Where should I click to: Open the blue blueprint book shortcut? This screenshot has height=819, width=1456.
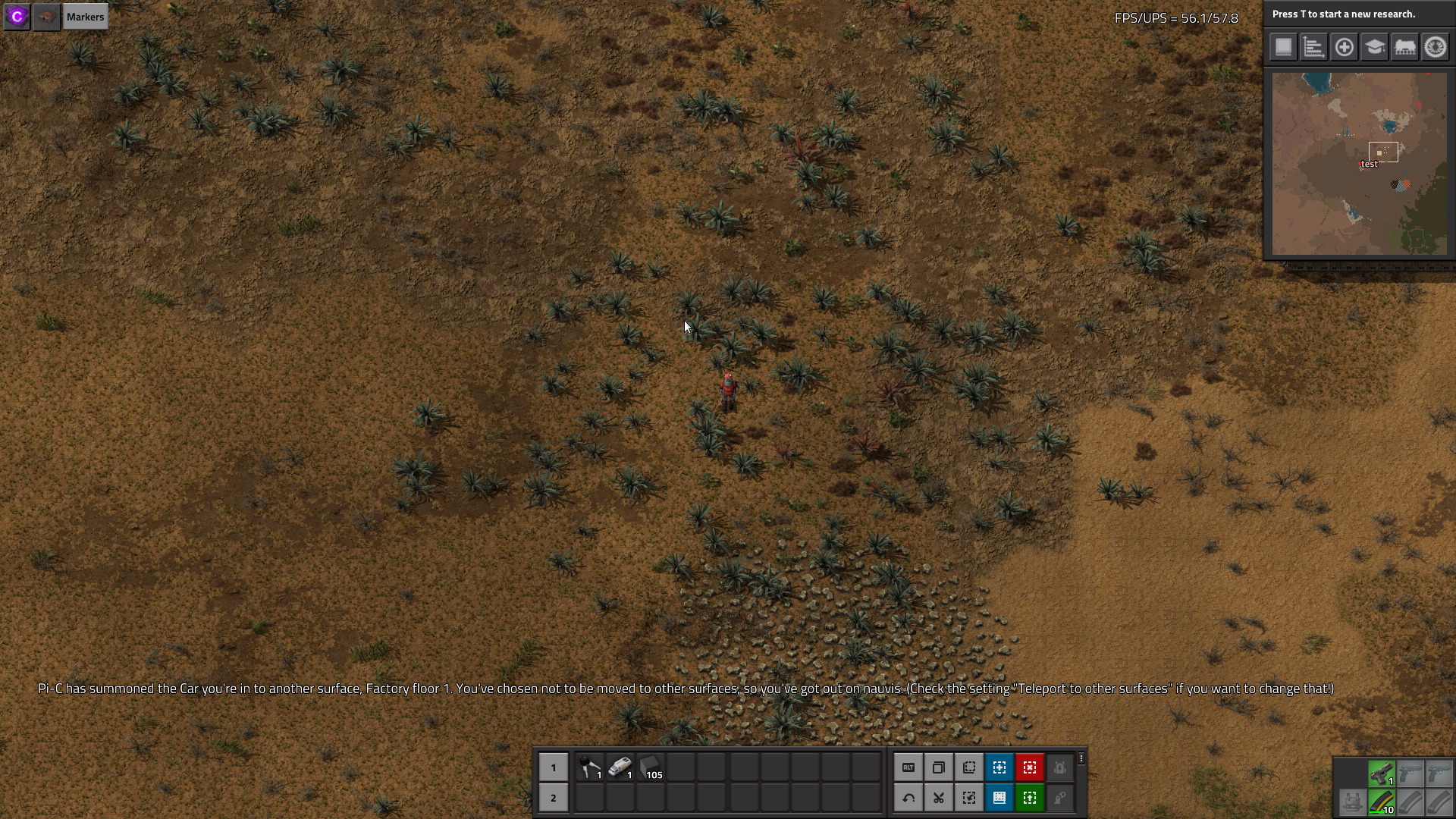pos(999,798)
